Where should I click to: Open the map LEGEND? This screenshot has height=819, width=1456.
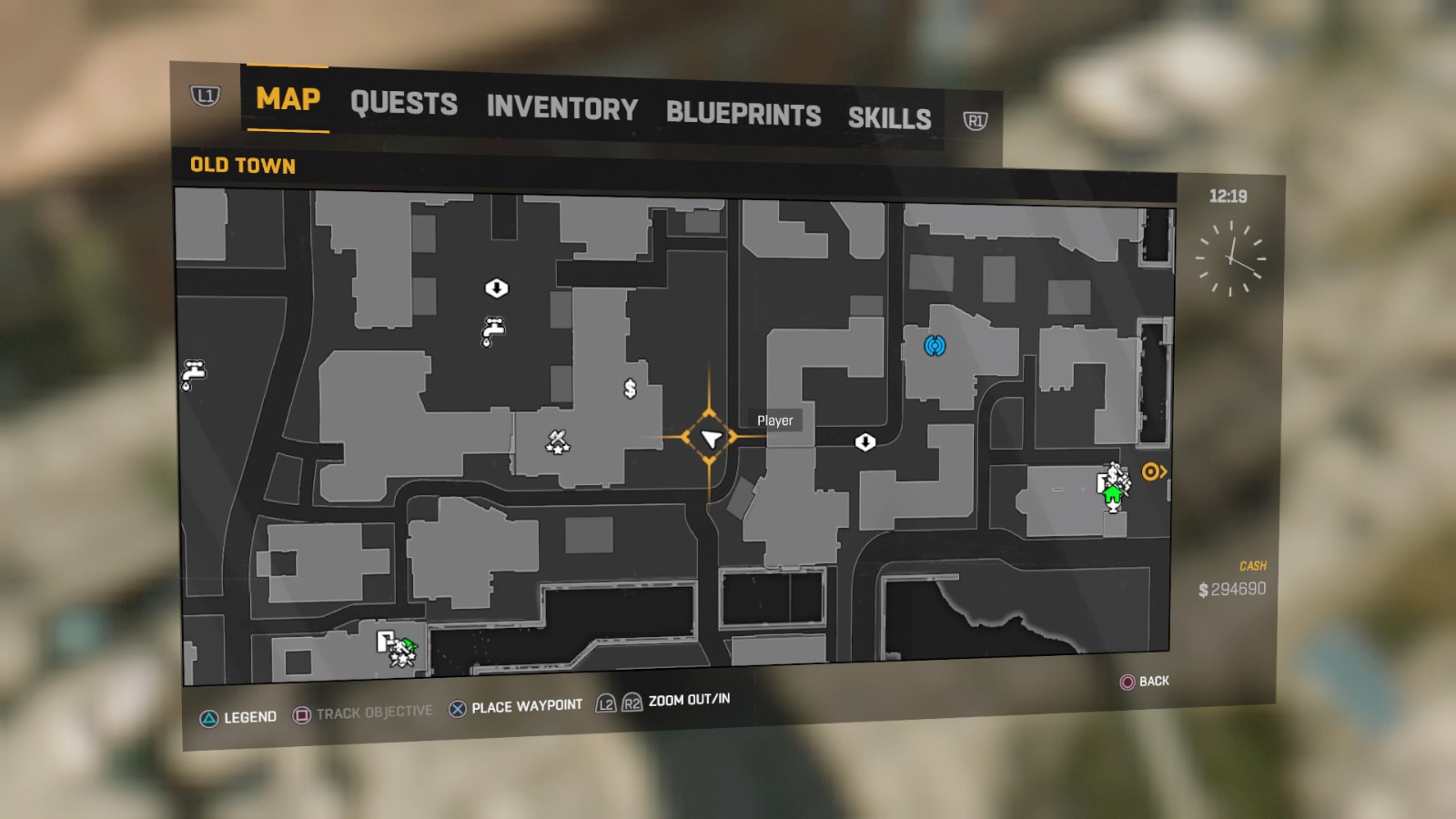pyautogui.click(x=250, y=716)
